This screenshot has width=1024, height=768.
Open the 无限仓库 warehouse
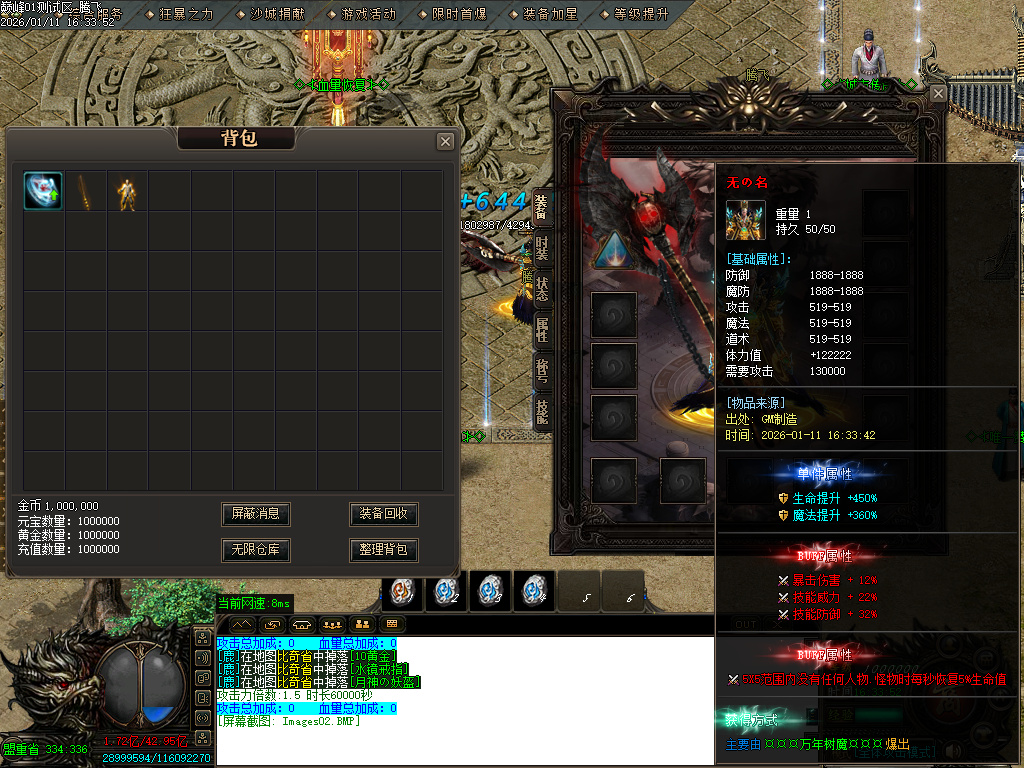(x=255, y=550)
